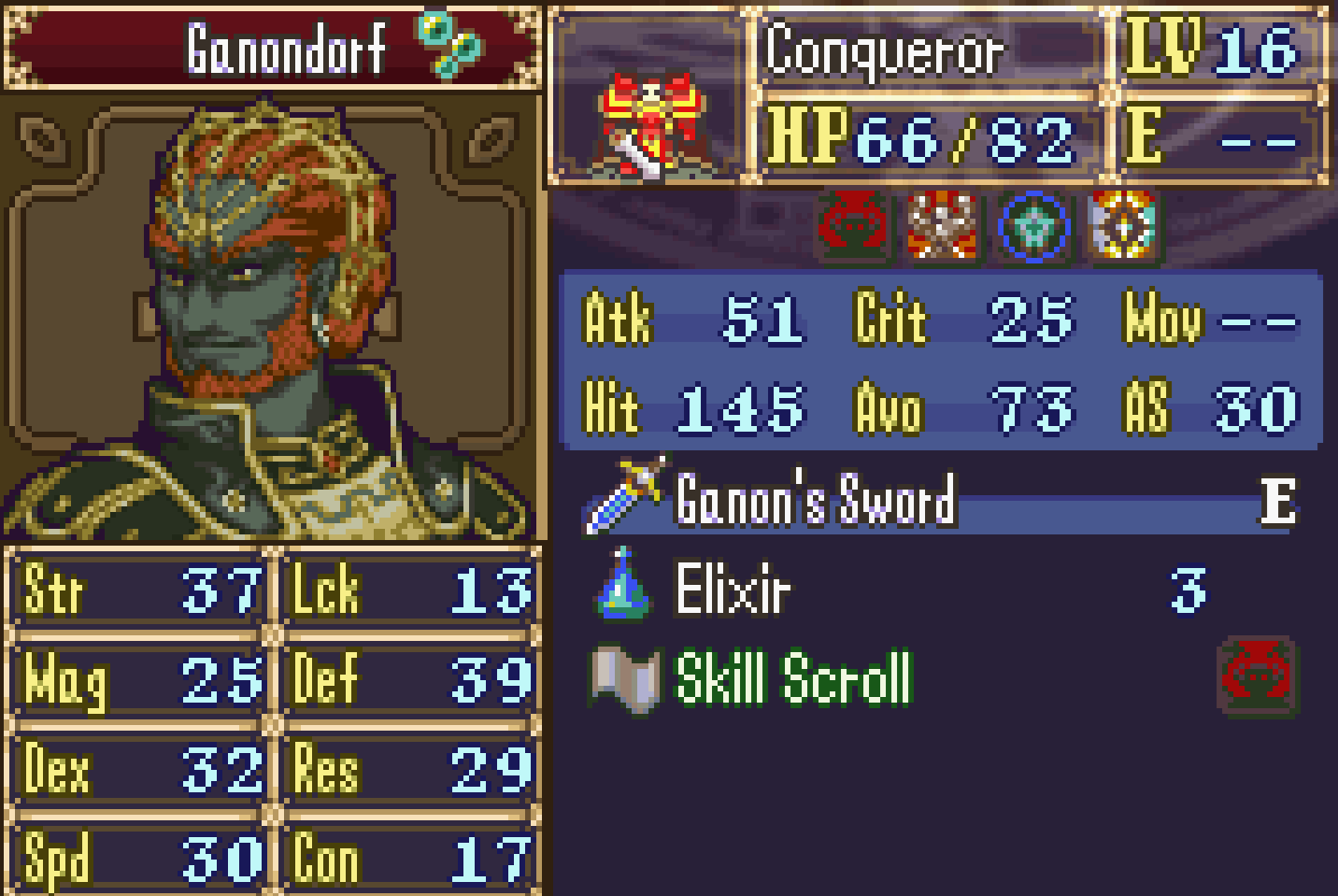This screenshot has height=896, width=1338.
Task: Click Ganondorf's character portrait
Action: point(271,318)
